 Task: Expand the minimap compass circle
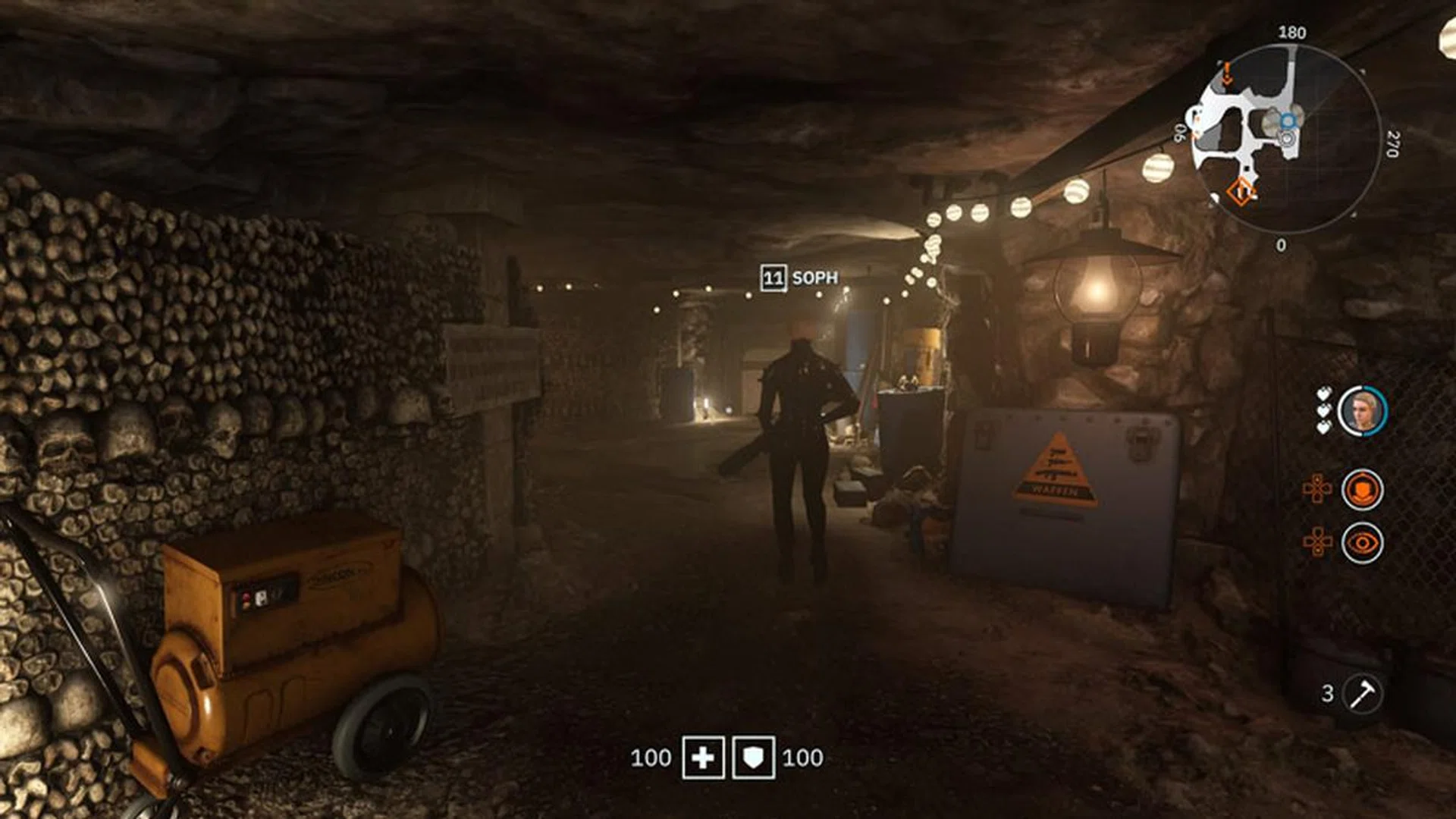(x=1293, y=138)
